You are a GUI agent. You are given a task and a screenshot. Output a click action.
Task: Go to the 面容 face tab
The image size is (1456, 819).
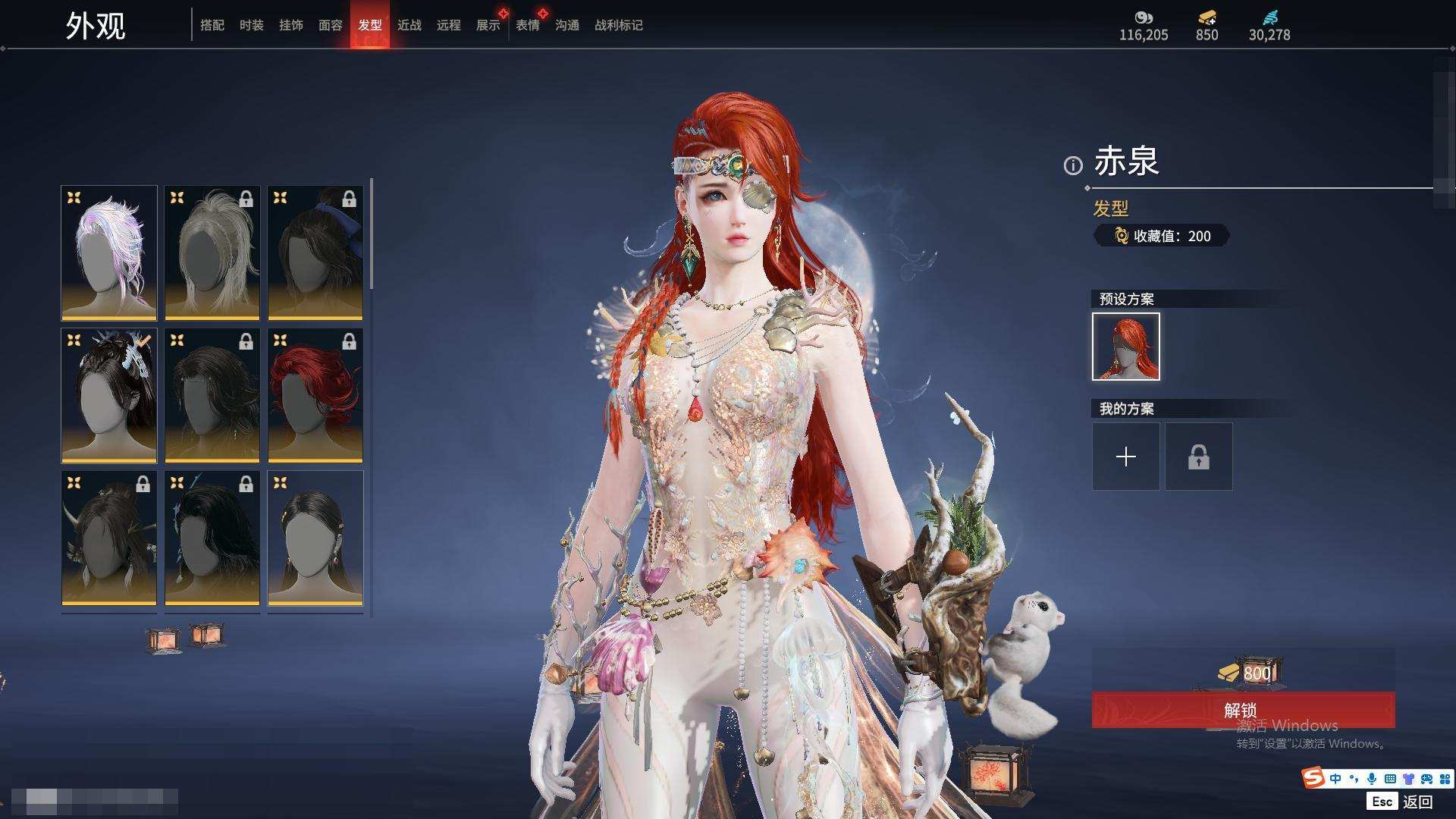(331, 25)
